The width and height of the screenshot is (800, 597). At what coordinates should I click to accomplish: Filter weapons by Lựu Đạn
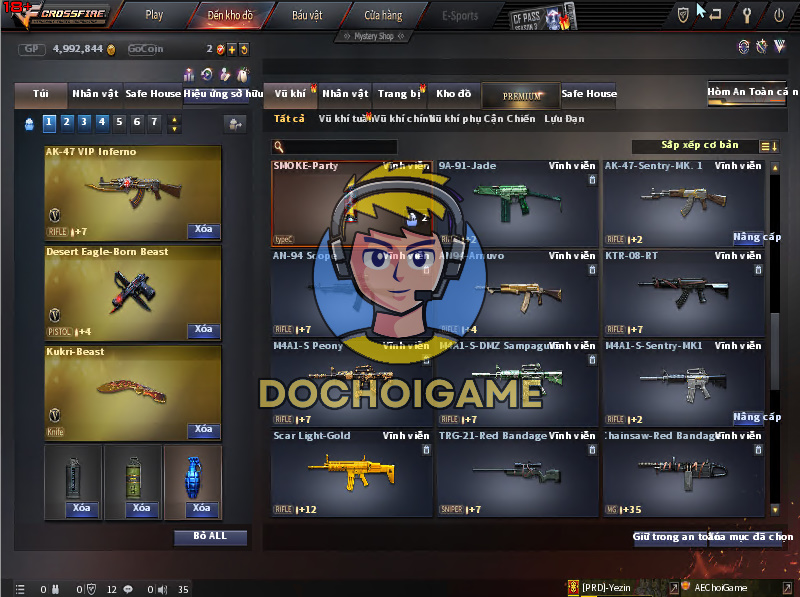click(x=565, y=119)
